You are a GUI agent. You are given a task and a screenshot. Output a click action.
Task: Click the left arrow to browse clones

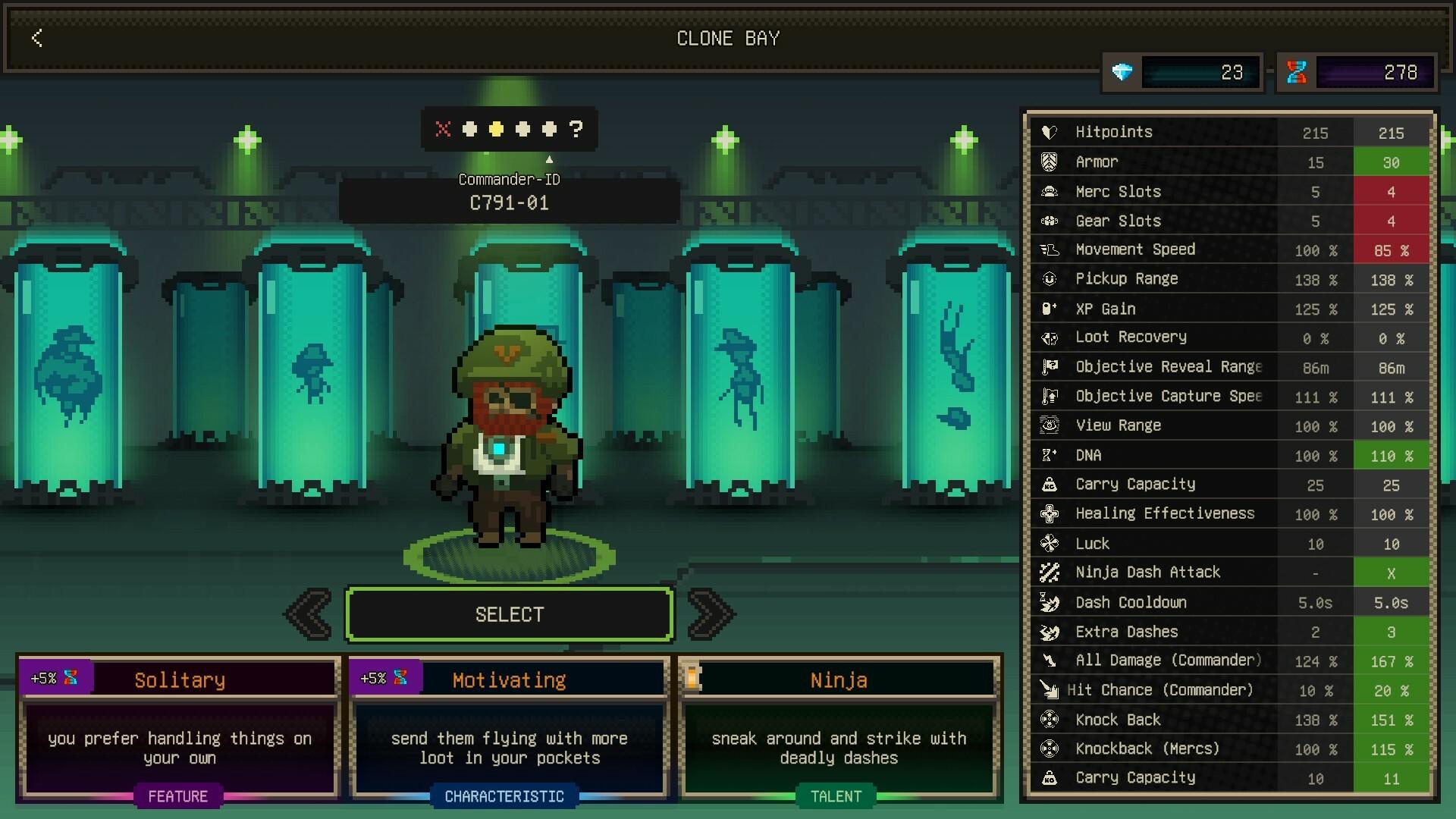coord(308,614)
